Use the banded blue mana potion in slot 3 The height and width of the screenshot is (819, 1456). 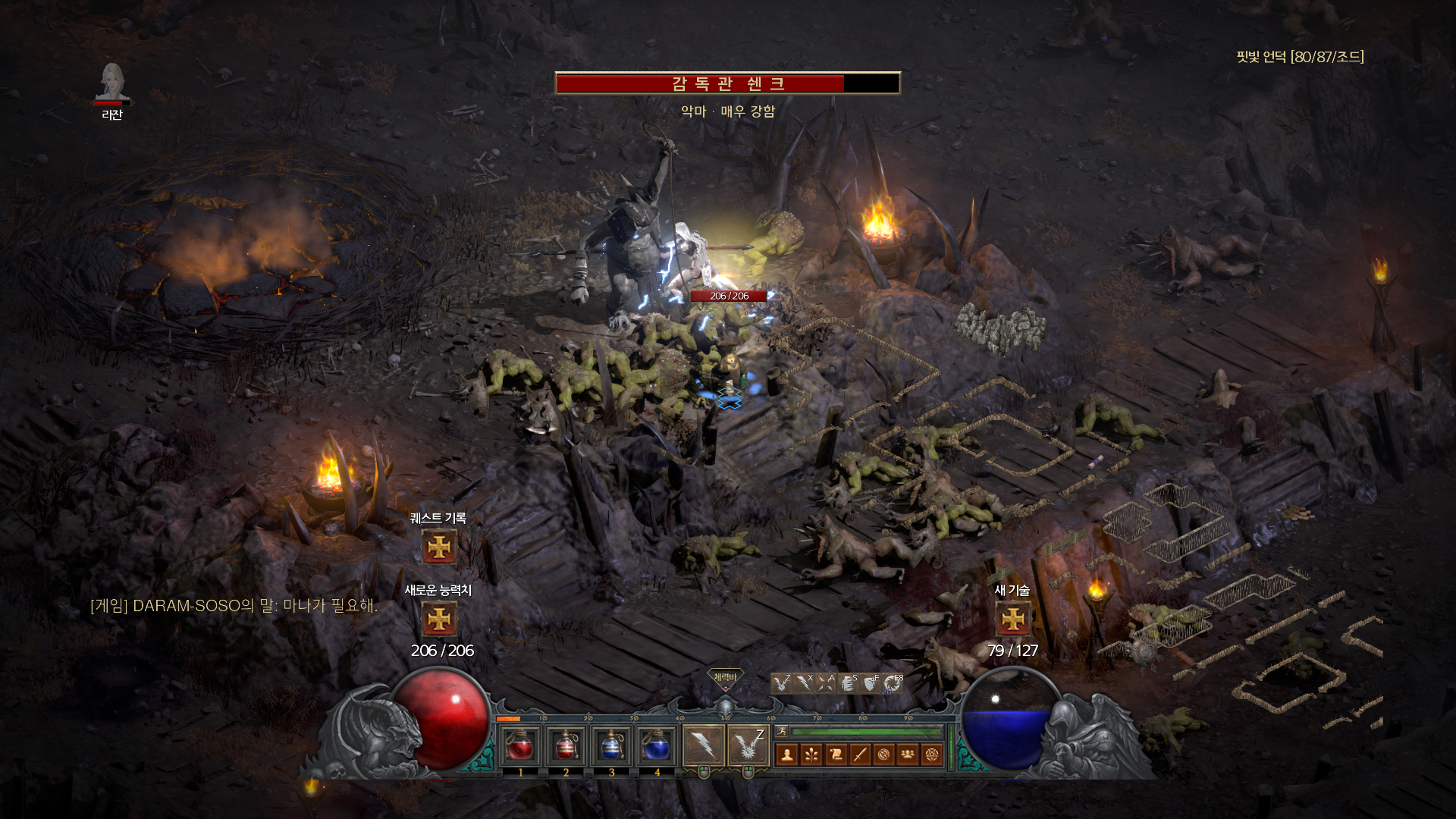(611, 746)
